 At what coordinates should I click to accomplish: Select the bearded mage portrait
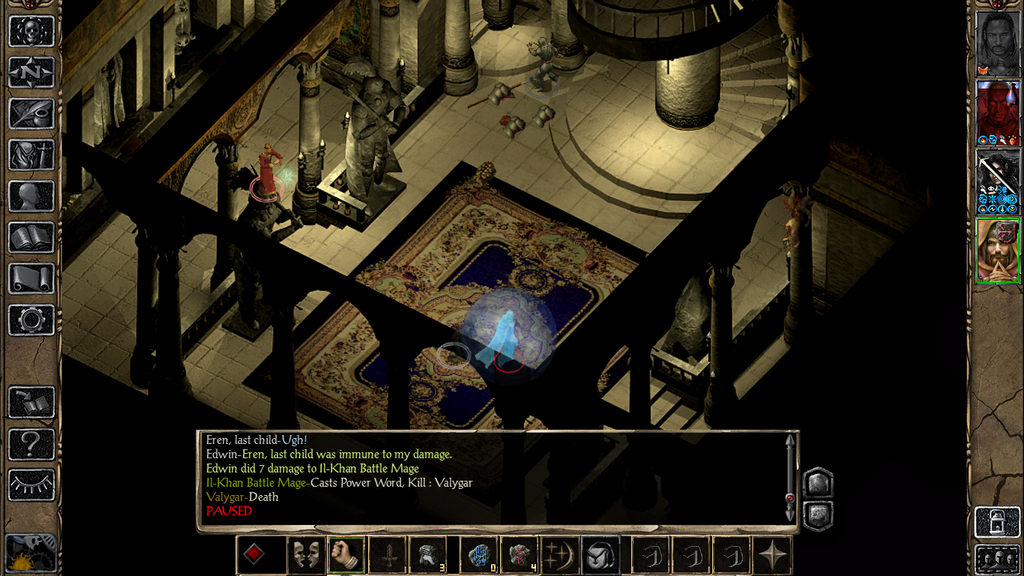(x=997, y=250)
